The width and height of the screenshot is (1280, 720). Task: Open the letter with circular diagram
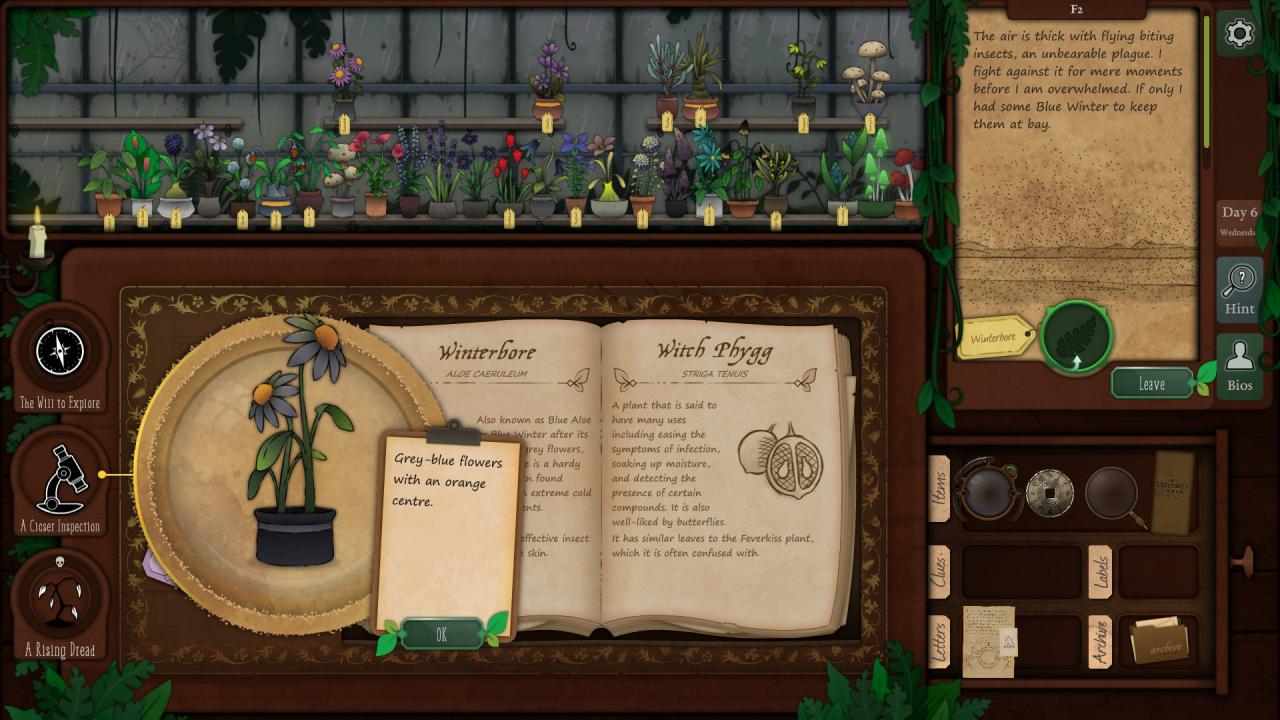coord(988,641)
